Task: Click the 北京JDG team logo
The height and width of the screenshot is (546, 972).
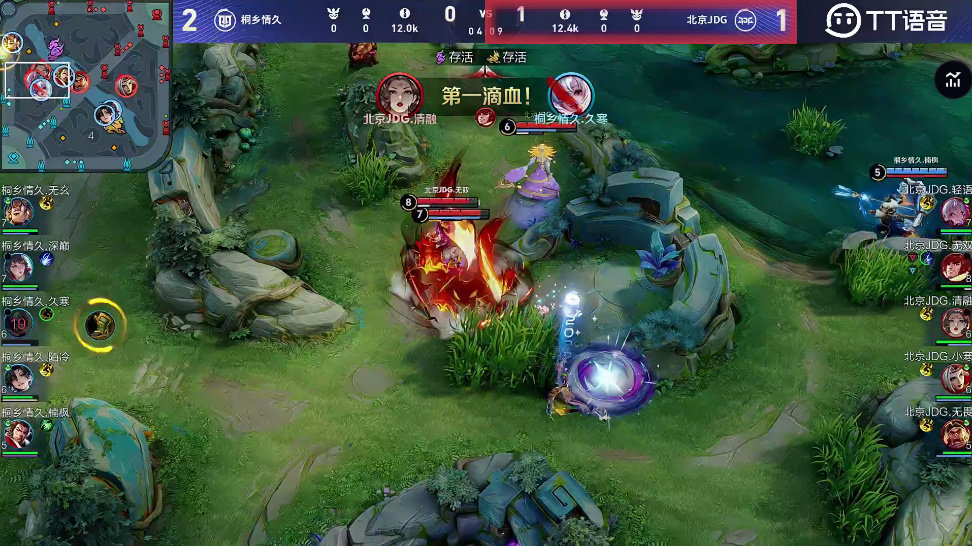Action: pos(746,19)
